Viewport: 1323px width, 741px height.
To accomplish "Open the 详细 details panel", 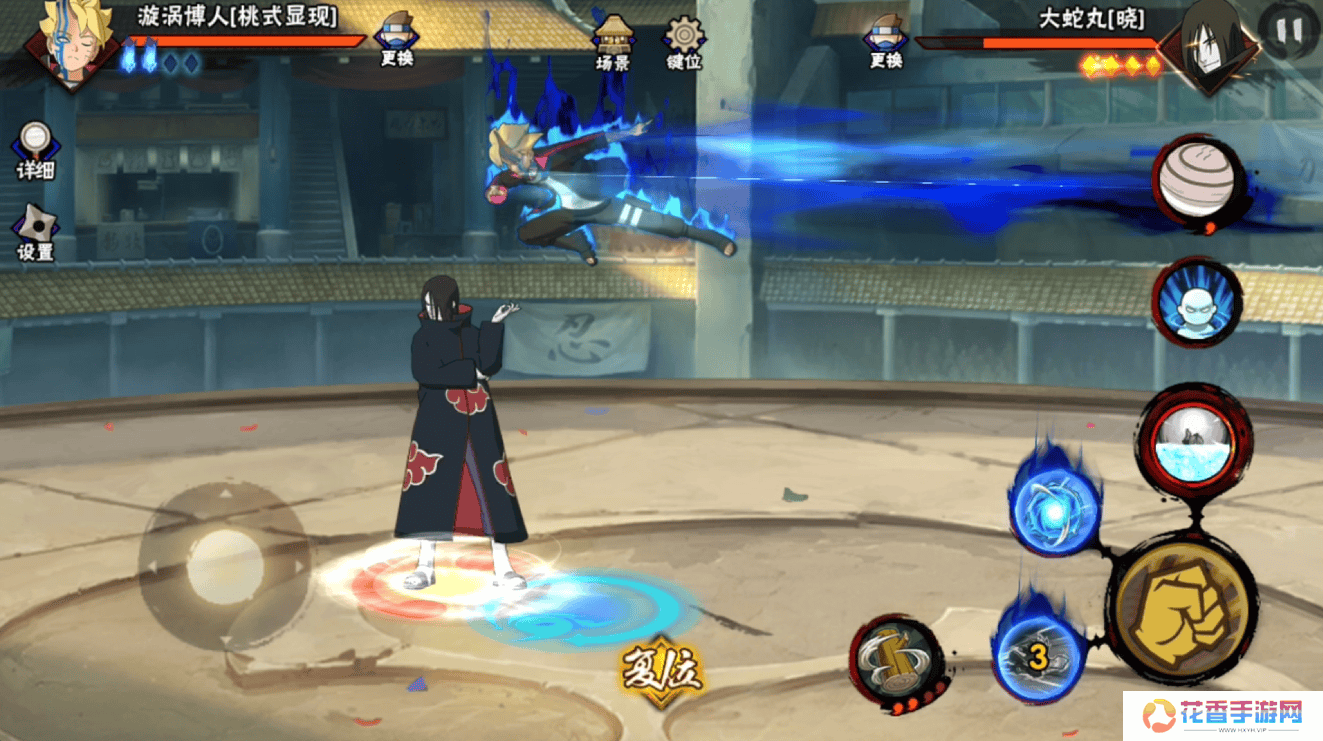I will (x=35, y=149).
